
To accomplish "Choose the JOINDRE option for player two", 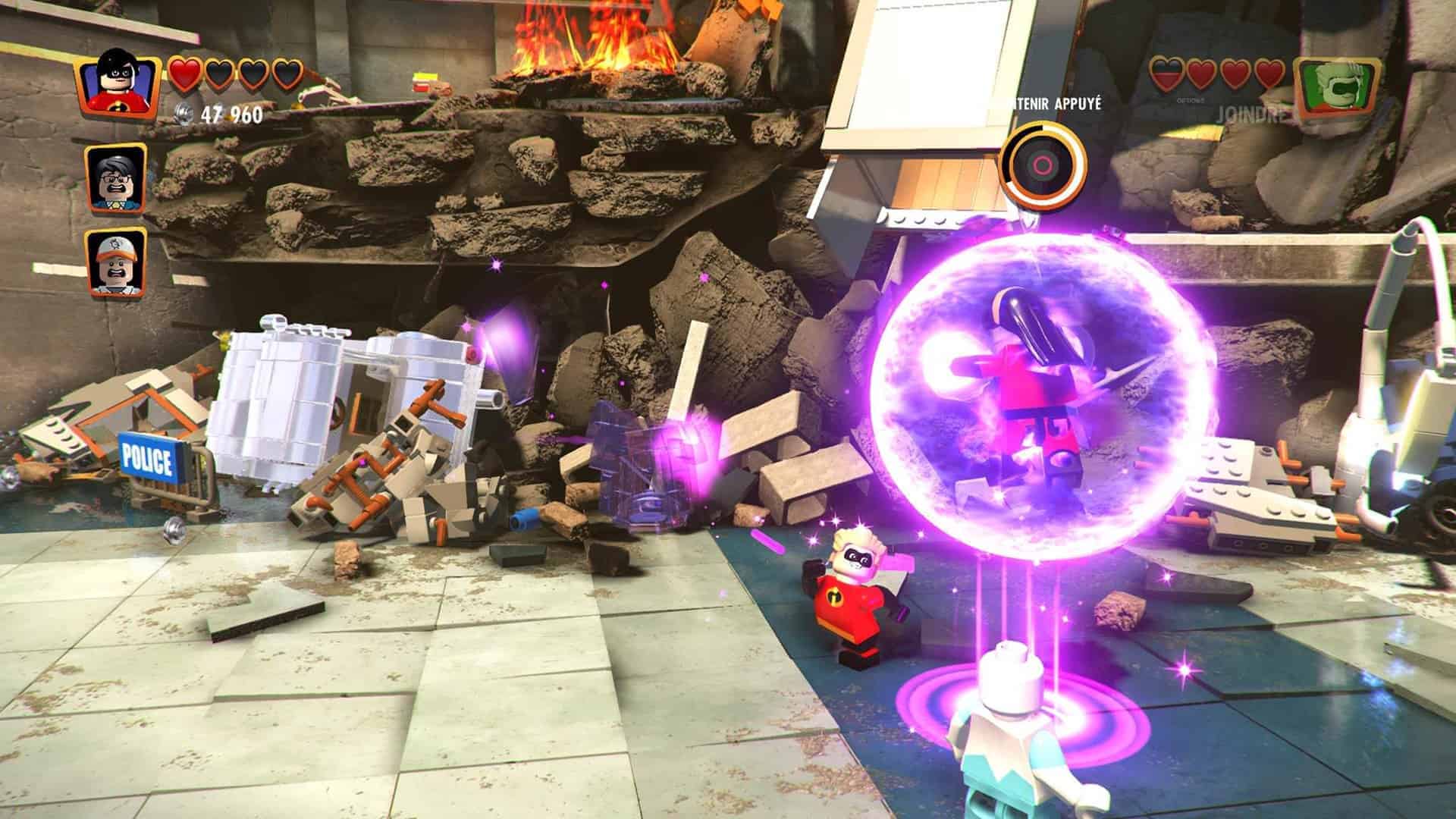I will 1251,115.
